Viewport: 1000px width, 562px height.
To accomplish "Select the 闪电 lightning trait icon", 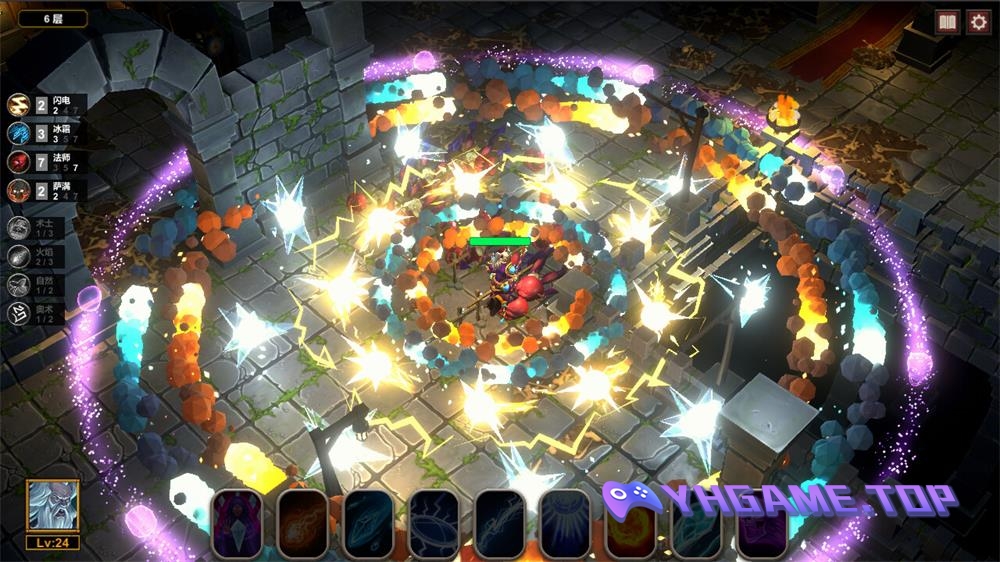I will [19, 105].
